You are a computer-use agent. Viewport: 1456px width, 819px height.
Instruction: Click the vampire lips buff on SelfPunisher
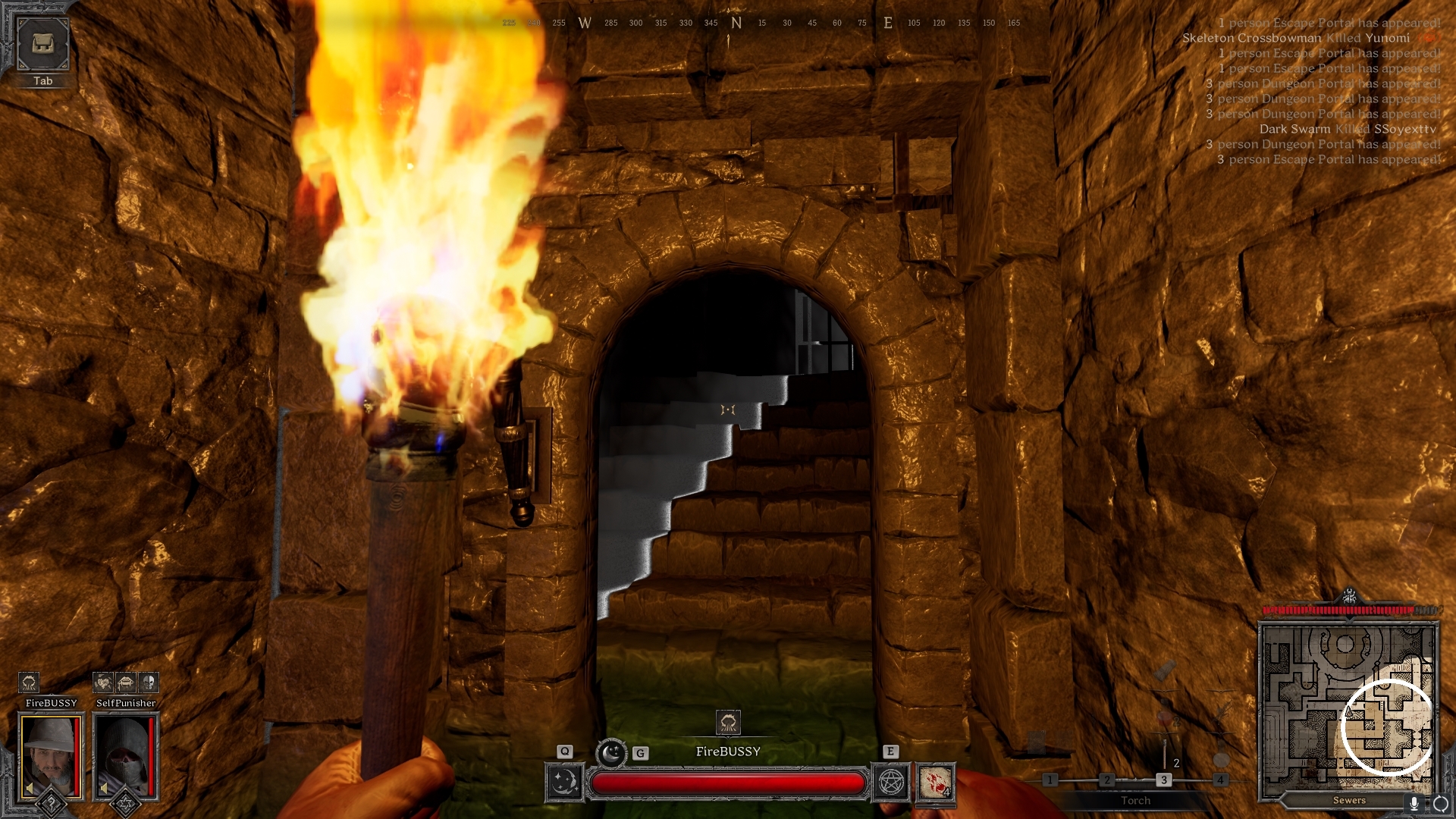pos(125,682)
